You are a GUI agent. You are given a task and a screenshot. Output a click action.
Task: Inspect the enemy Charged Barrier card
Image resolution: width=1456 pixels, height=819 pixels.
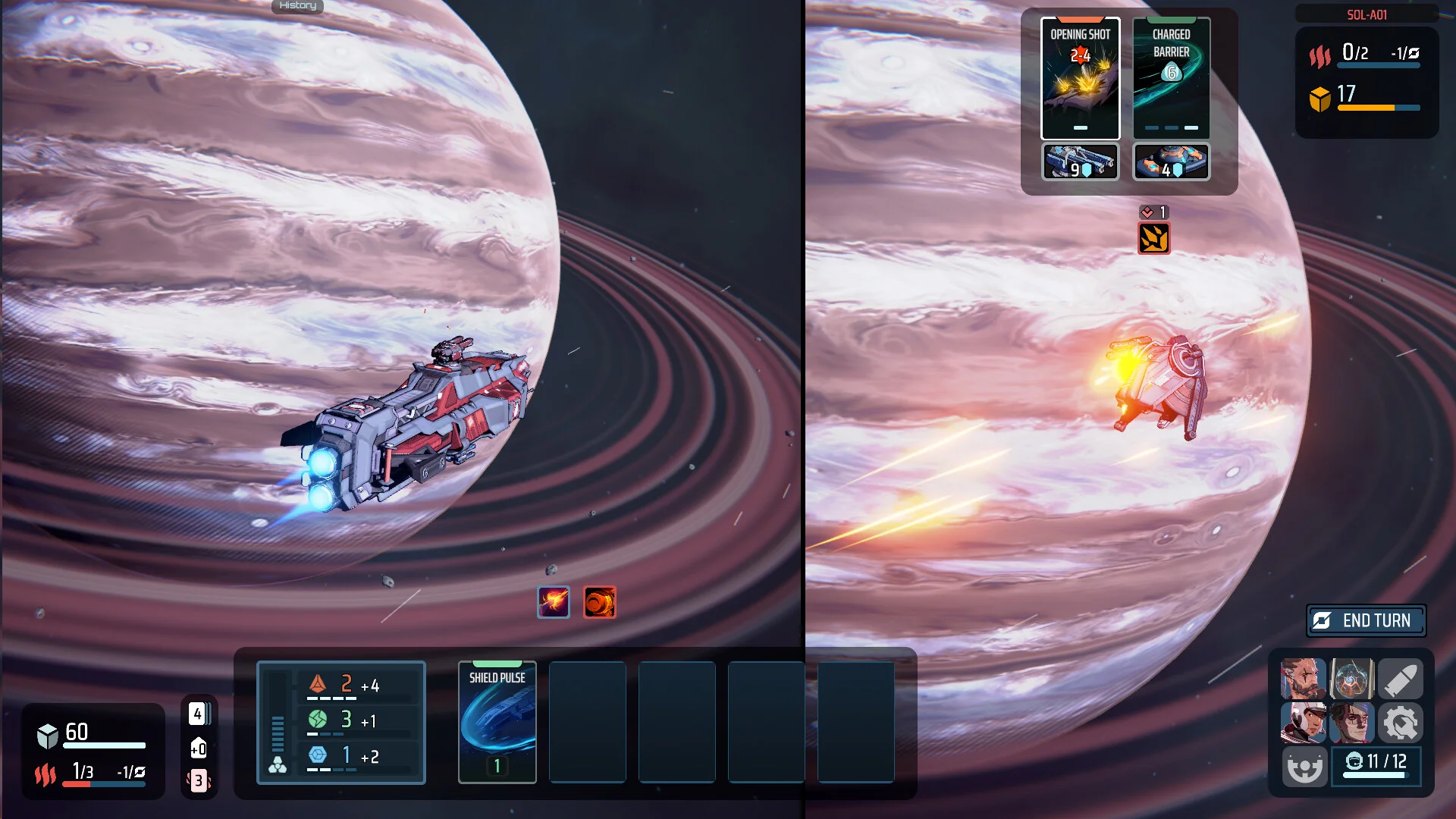pos(1171,78)
